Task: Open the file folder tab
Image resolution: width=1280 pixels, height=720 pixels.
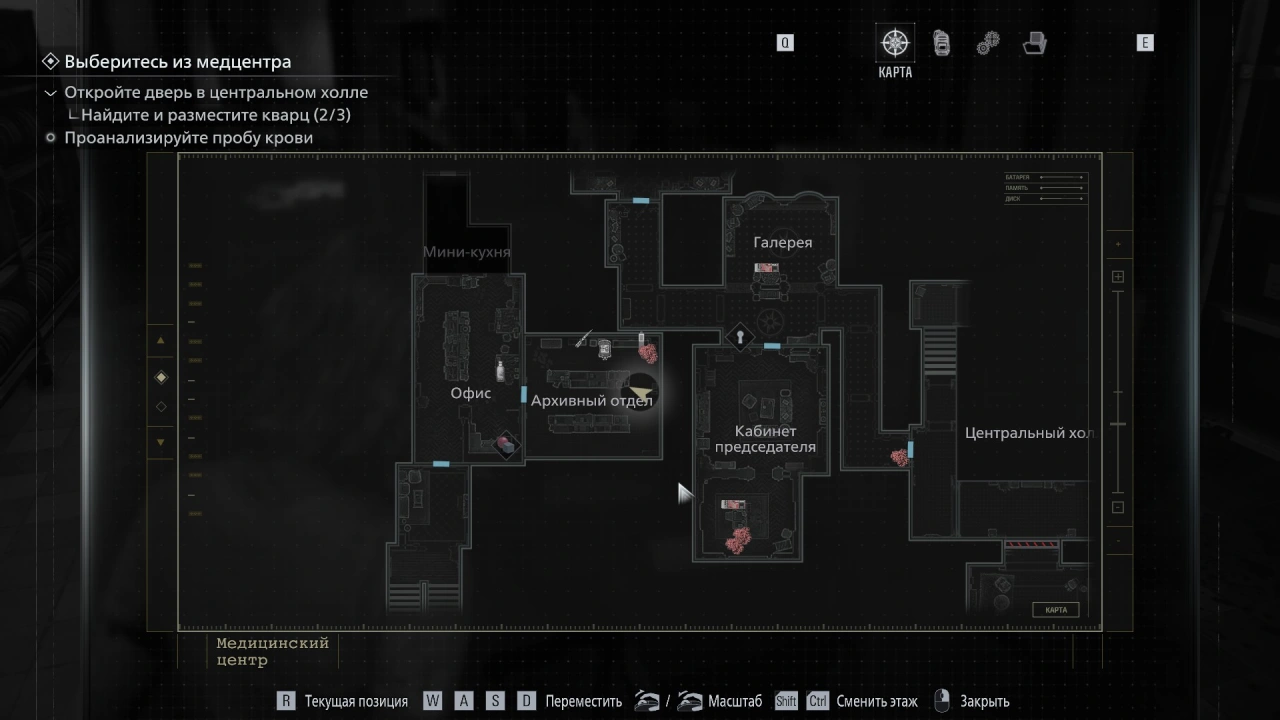Action: pos(1035,43)
